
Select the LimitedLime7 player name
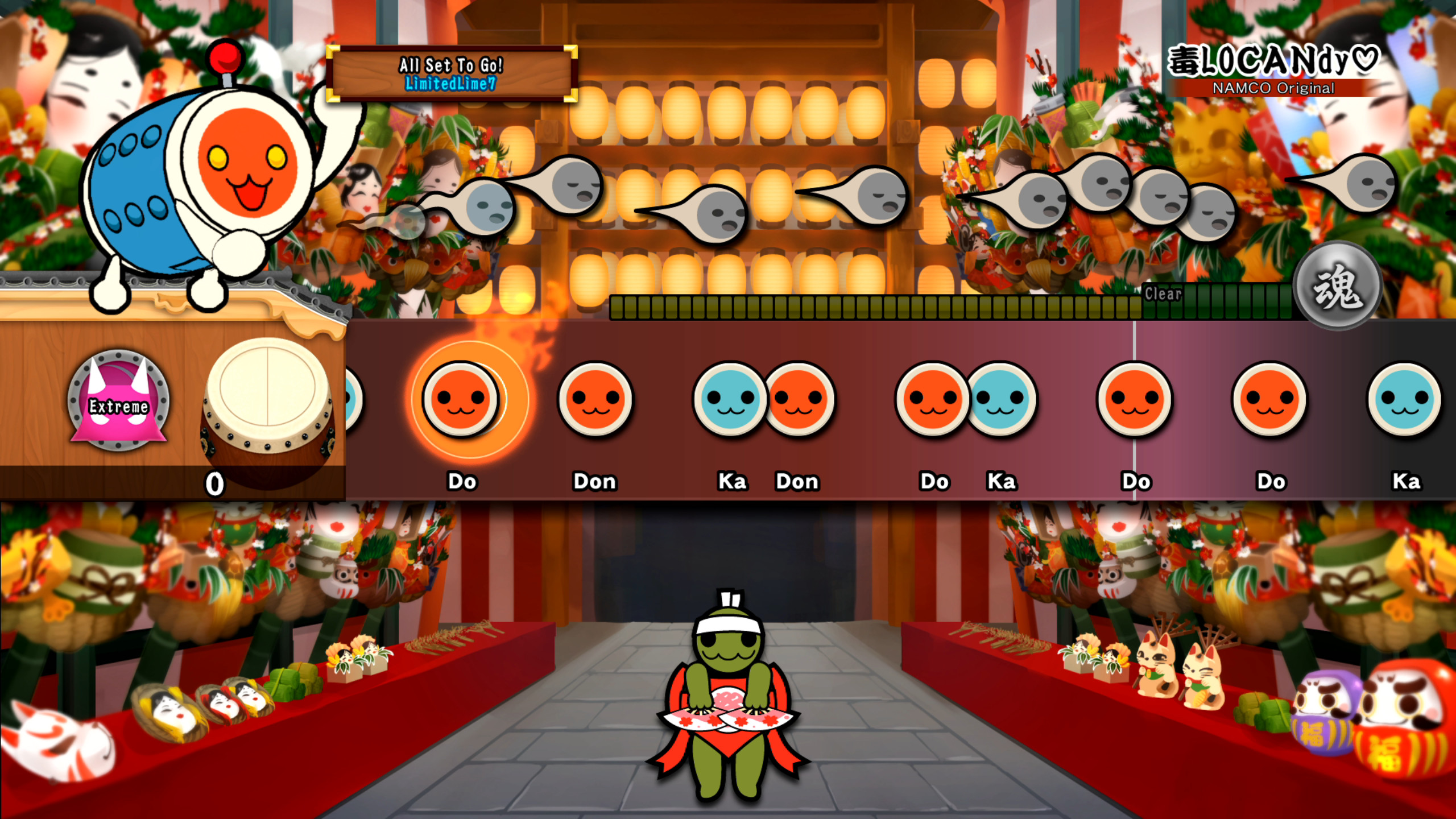click(452, 84)
